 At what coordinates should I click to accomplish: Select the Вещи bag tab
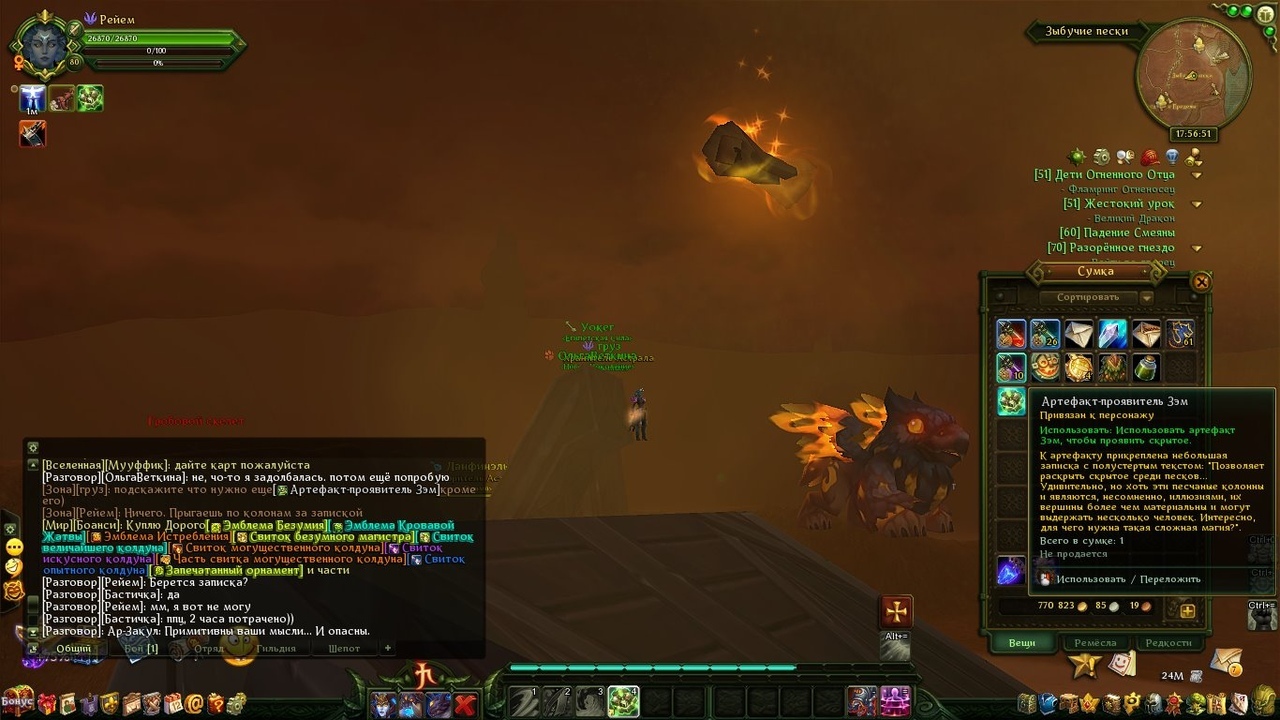(x=1021, y=643)
